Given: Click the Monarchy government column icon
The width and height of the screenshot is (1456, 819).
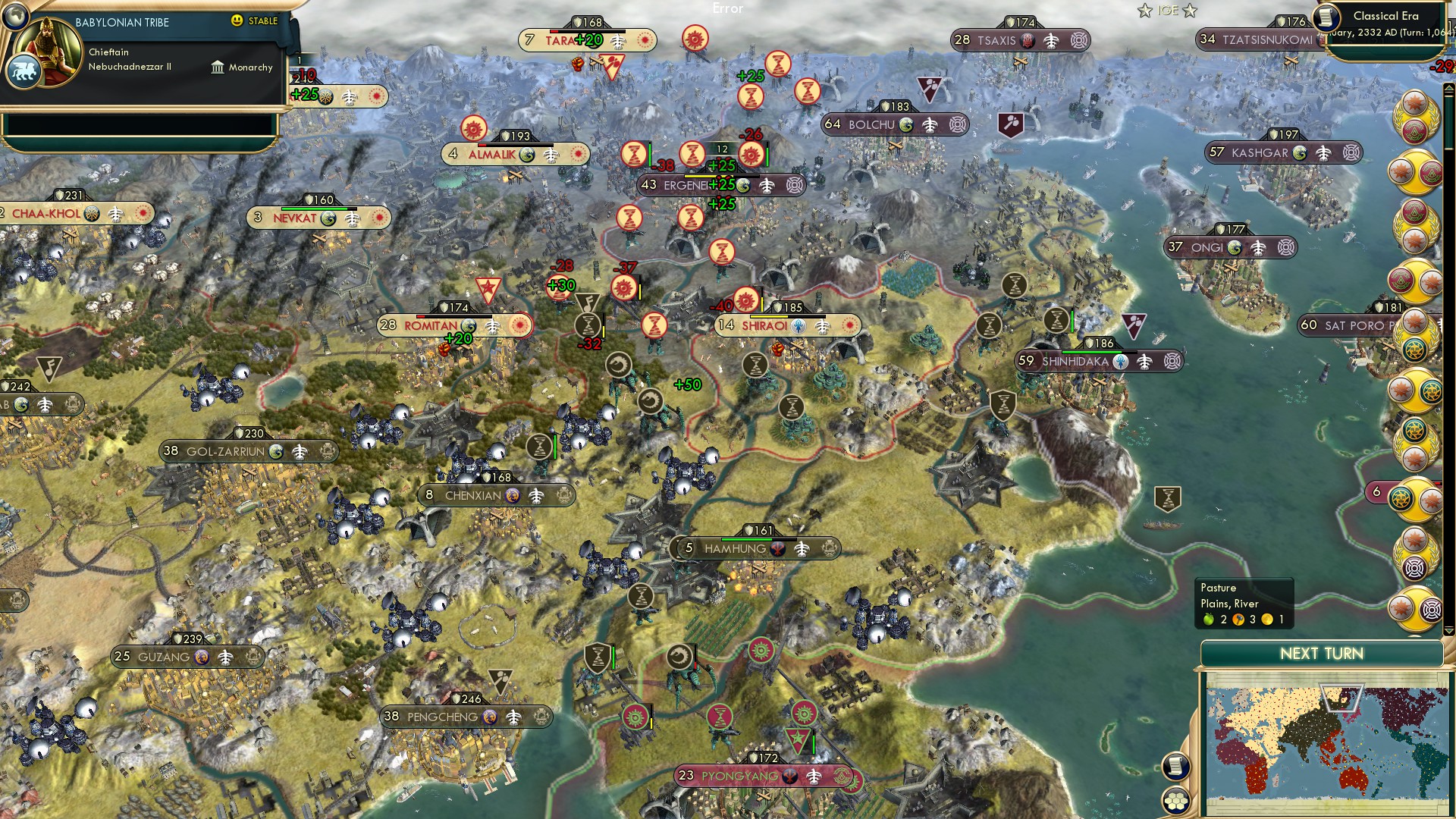Looking at the screenshot, I should 218,68.
